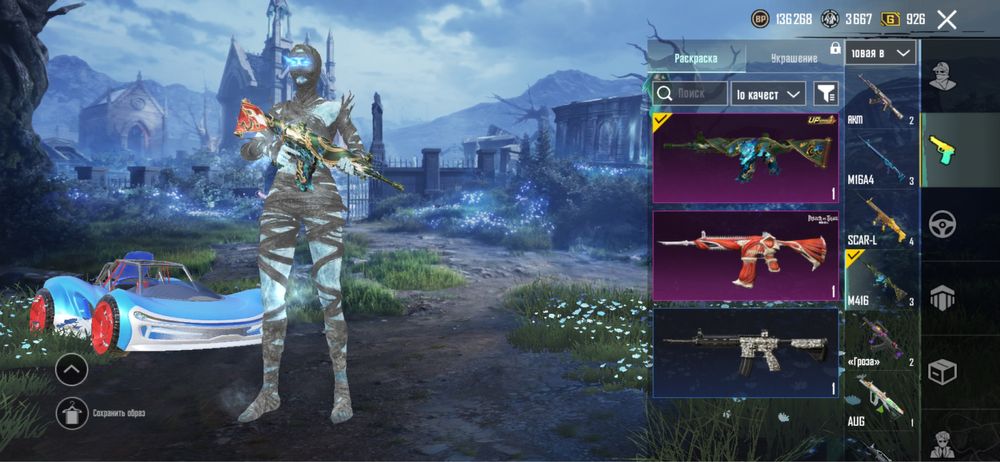Viewport: 1000px width, 462px height.
Task: Save the outfit with Сохранить образ
Action: coord(71,412)
